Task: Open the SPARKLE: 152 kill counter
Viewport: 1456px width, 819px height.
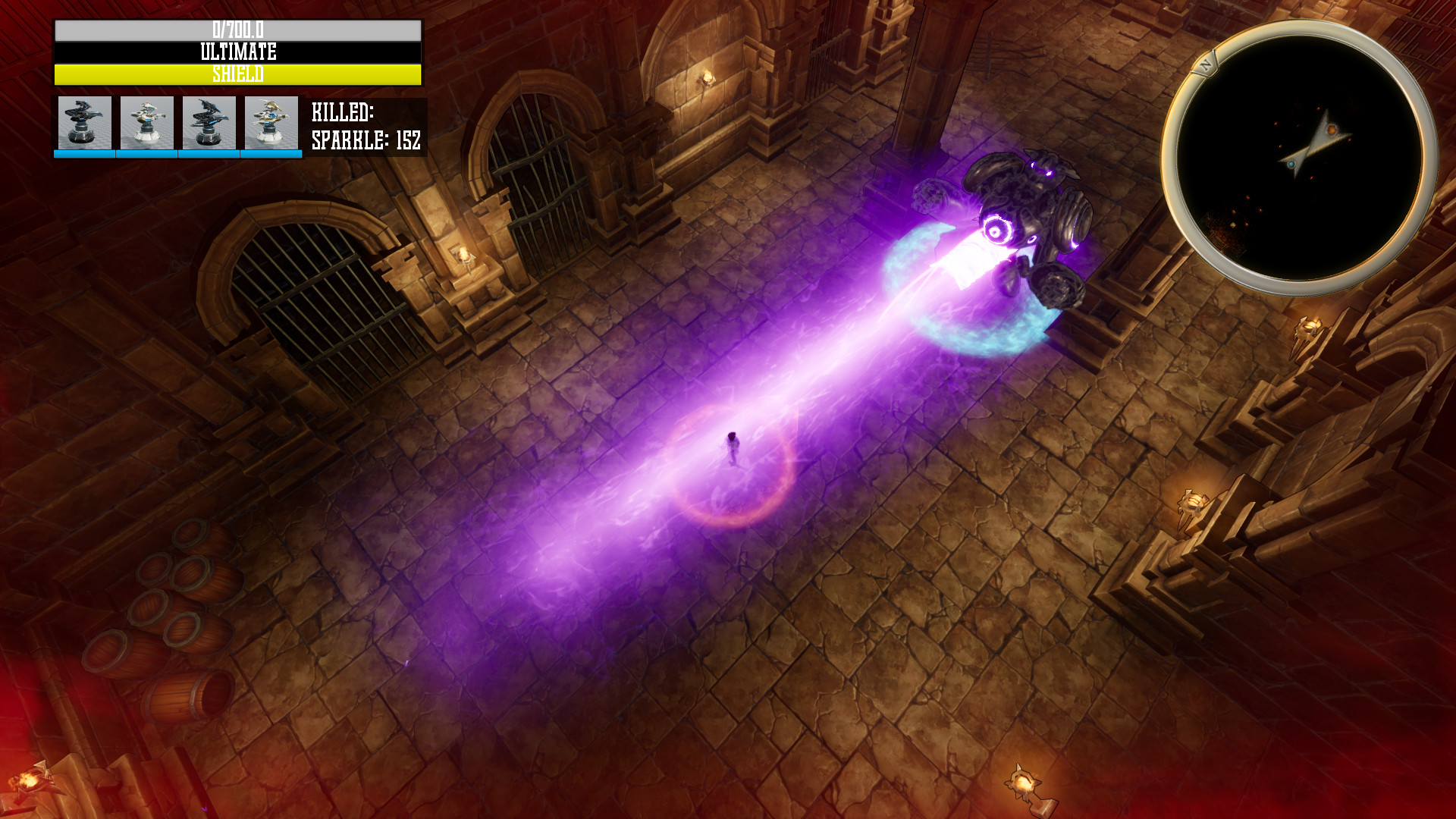Action: point(365,140)
